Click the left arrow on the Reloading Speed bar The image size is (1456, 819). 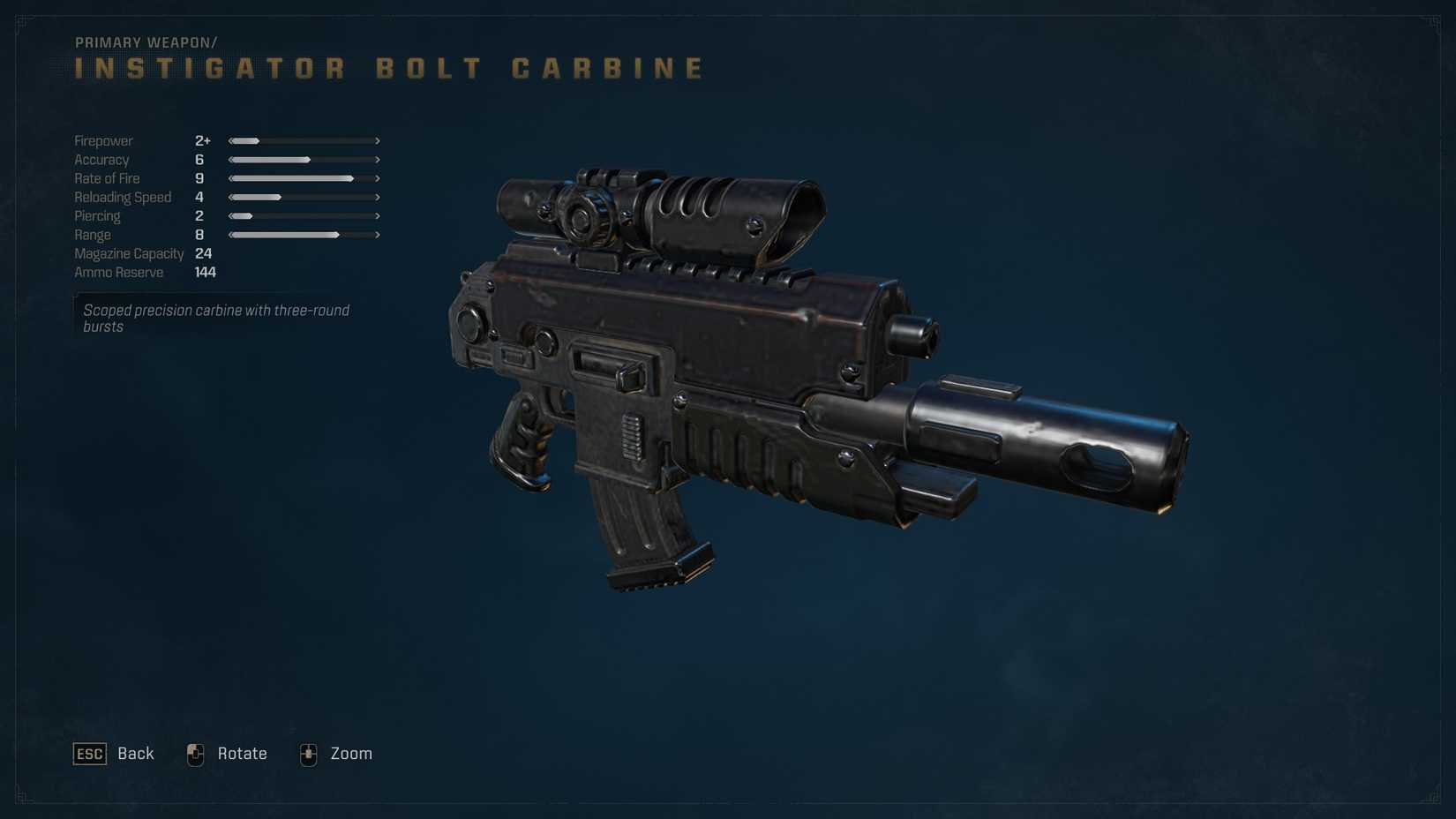tap(231, 197)
